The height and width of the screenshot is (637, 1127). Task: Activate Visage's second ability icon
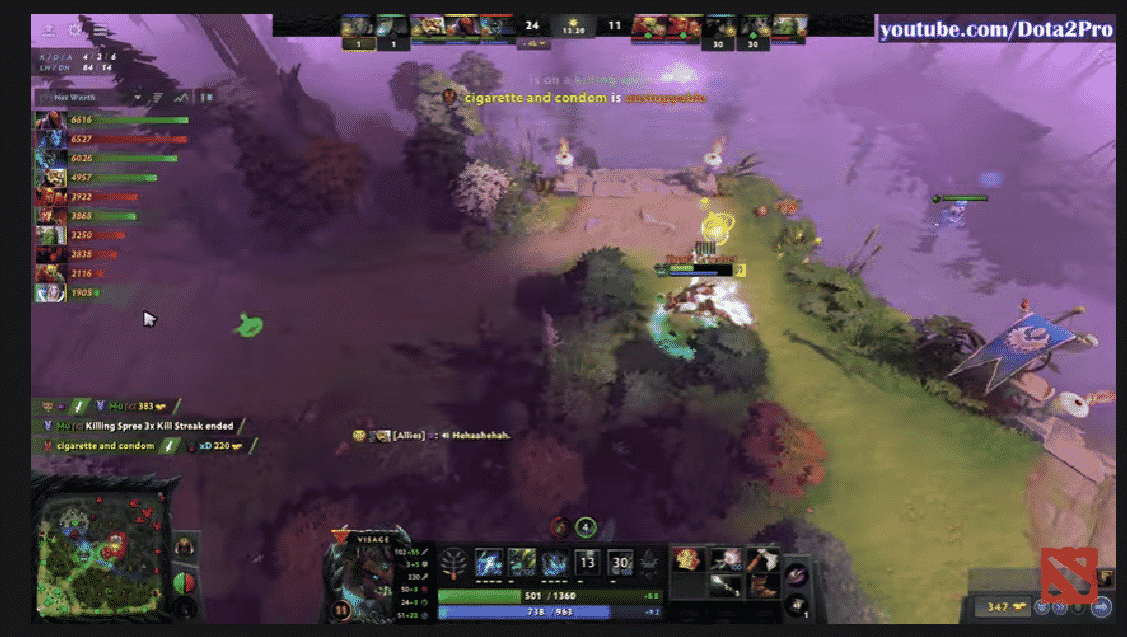tap(522, 562)
